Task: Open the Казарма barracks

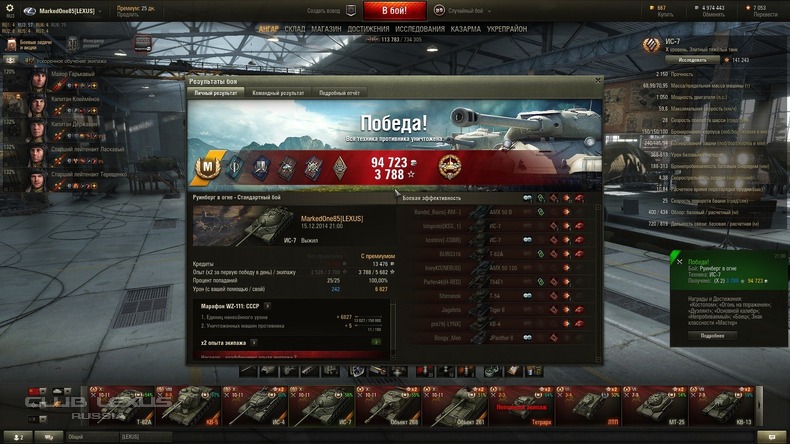Action: point(465,29)
